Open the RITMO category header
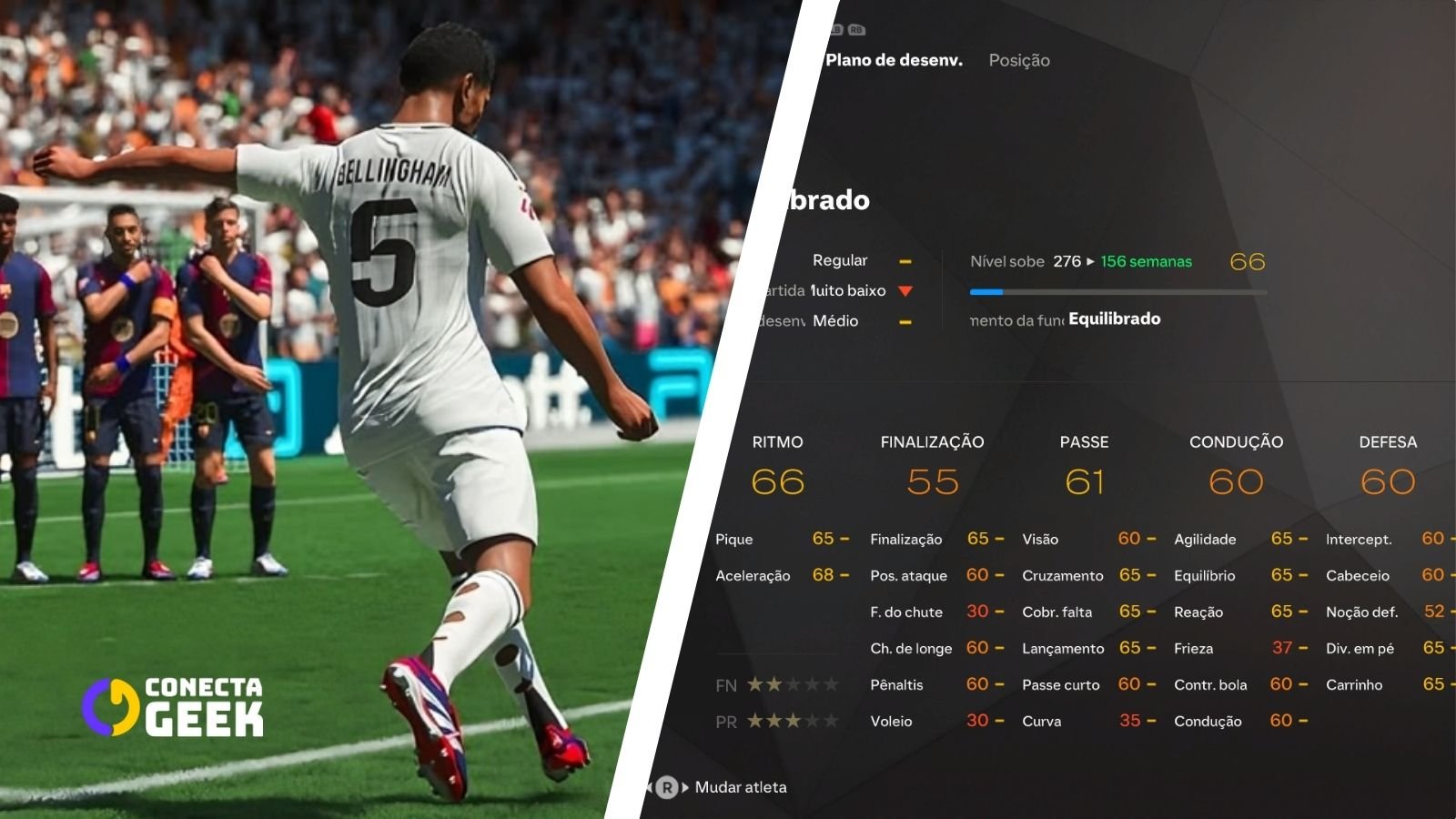 pos(777,442)
